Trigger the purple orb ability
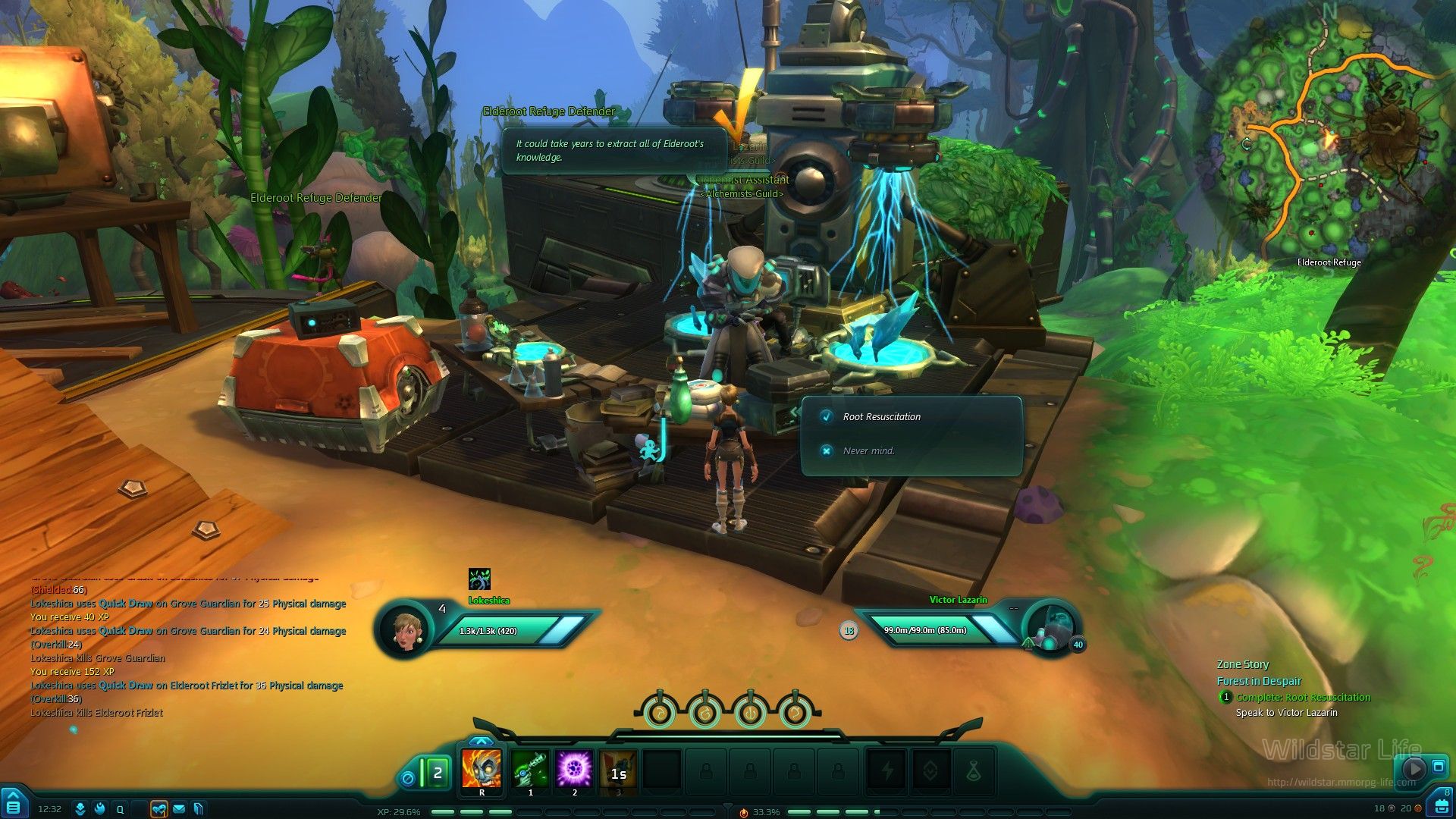The width and height of the screenshot is (1456, 819). 574,769
